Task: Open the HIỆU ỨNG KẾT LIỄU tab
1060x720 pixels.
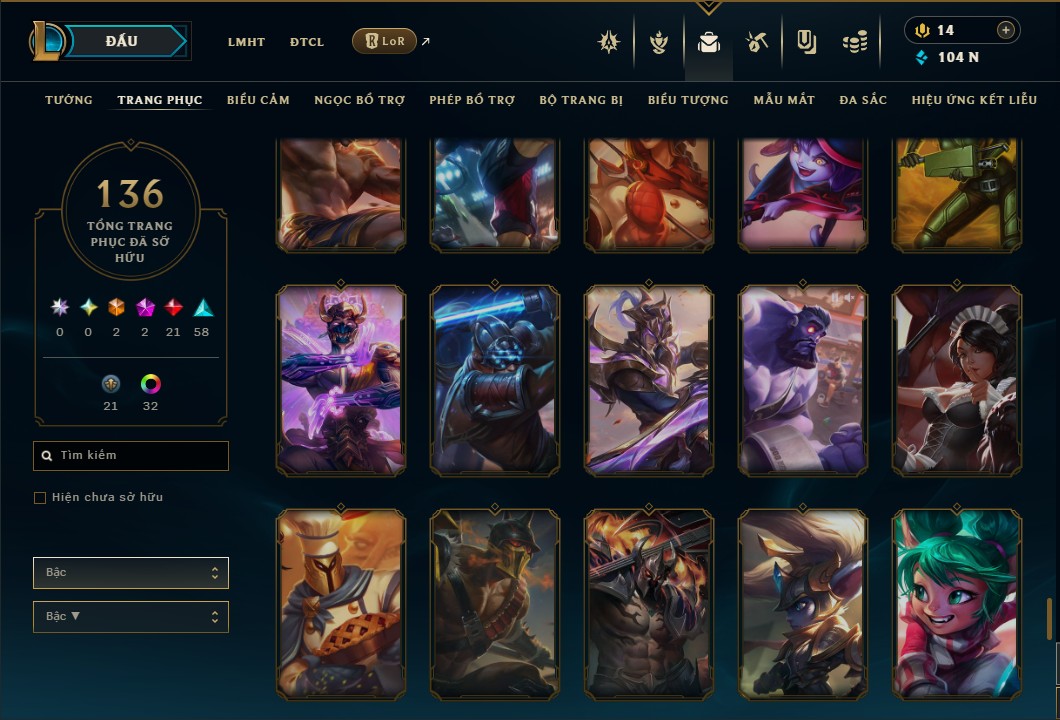Action: (974, 100)
